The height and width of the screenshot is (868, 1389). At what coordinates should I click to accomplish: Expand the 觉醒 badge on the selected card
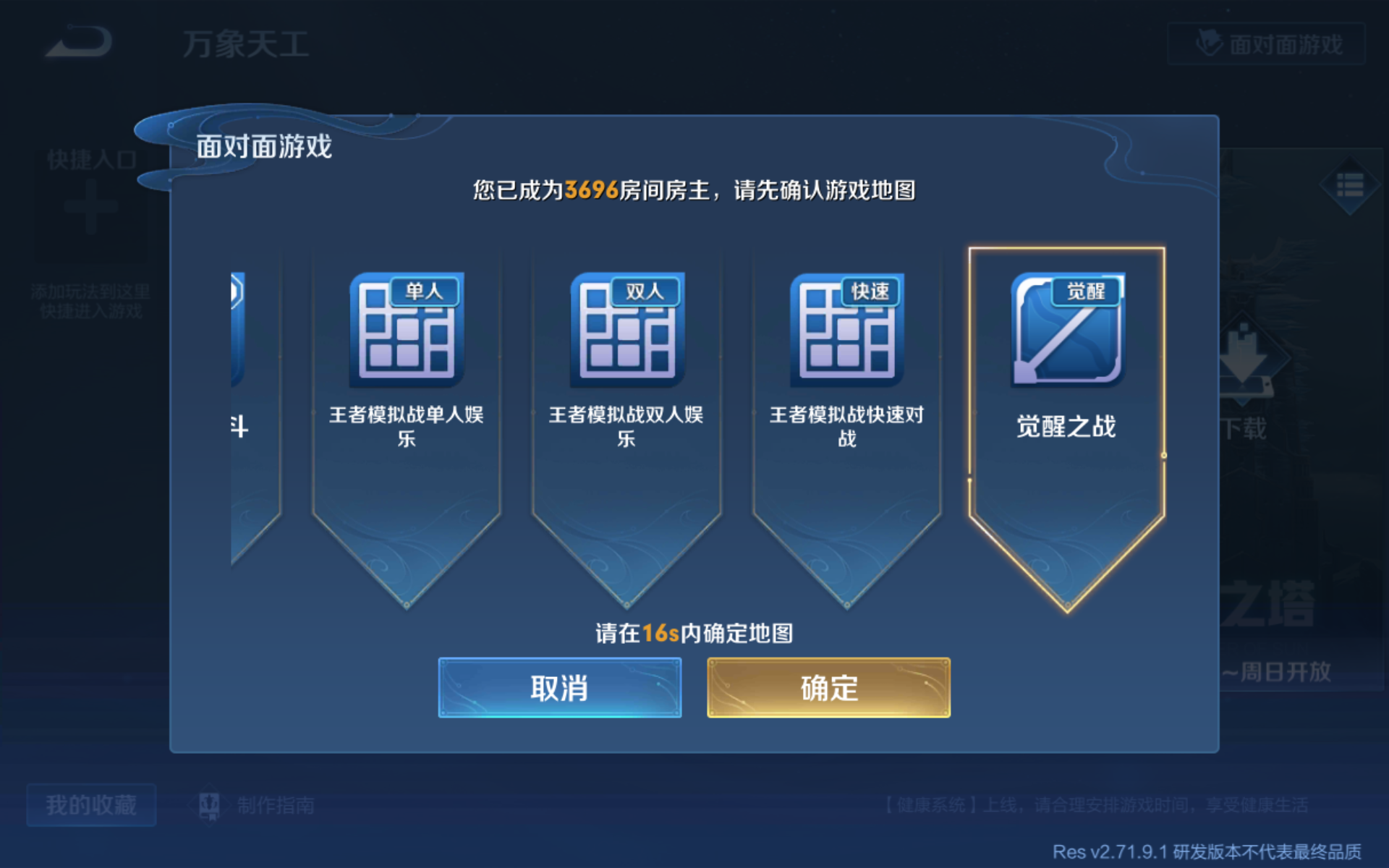(1087, 290)
